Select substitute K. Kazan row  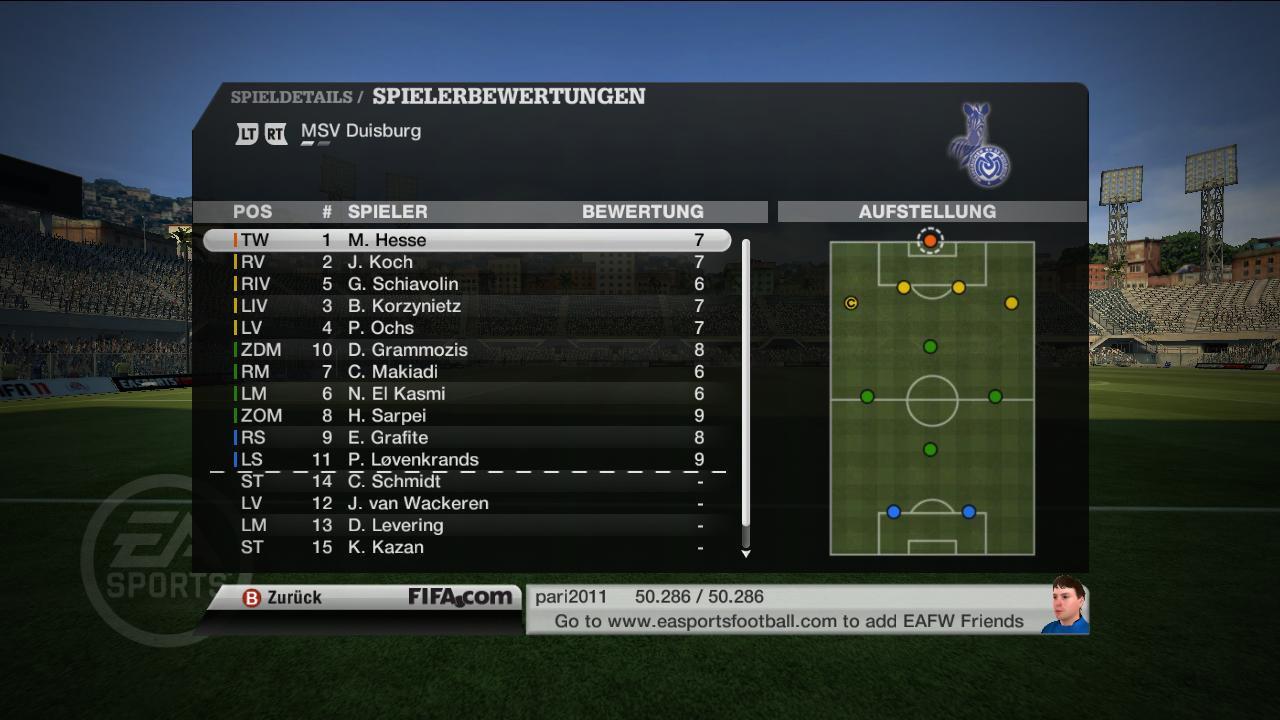pos(466,548)
